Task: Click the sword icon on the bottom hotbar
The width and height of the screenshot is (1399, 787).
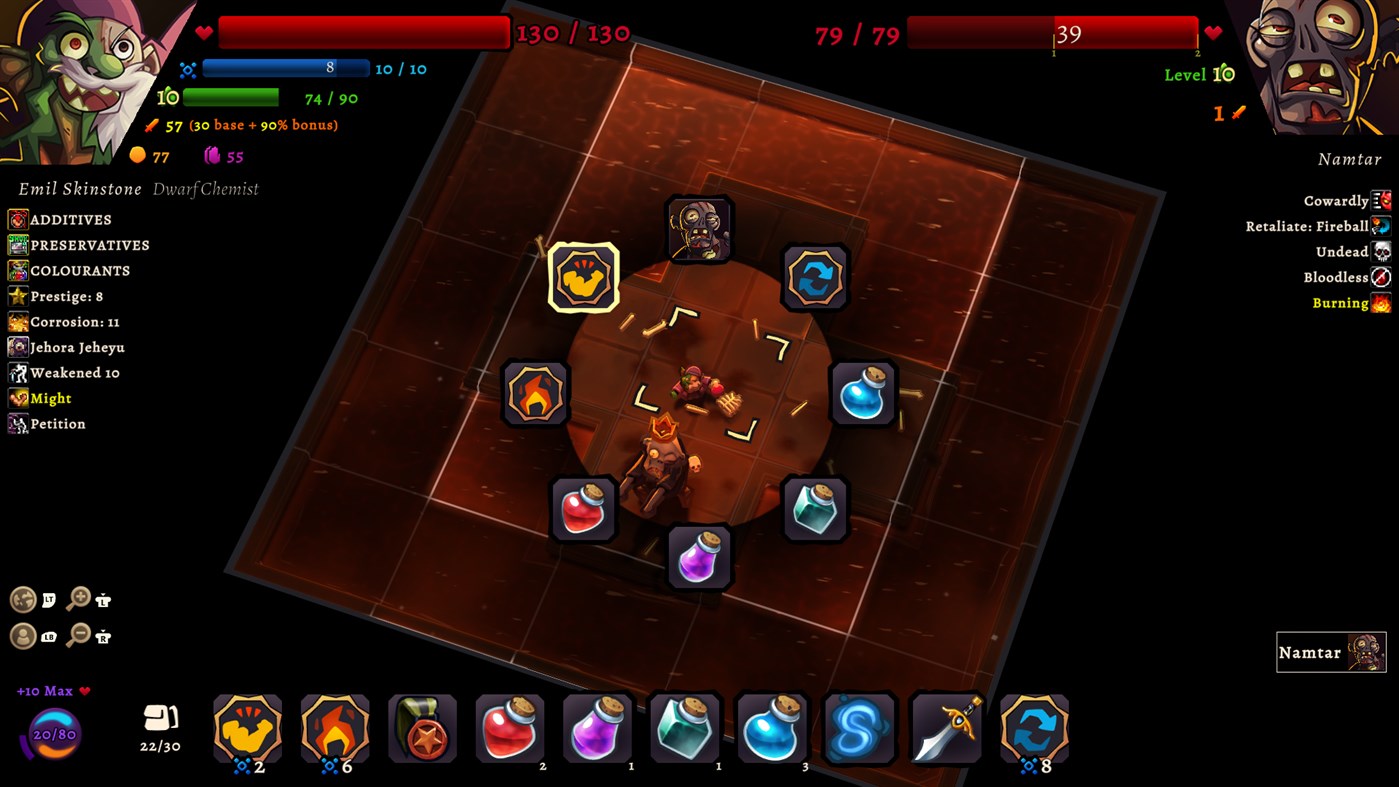Action: (x=945, y=730)
